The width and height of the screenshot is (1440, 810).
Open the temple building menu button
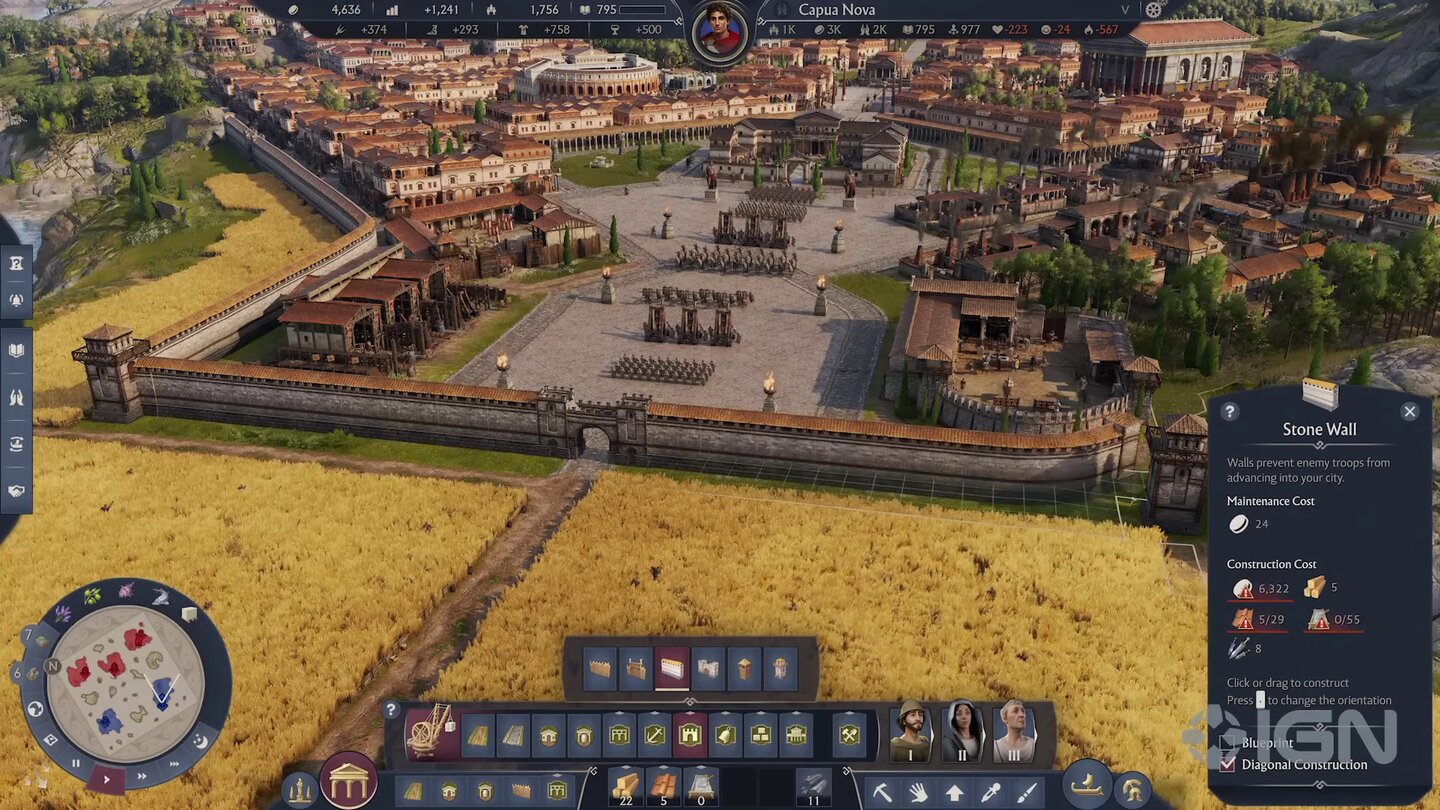point(348,781)
